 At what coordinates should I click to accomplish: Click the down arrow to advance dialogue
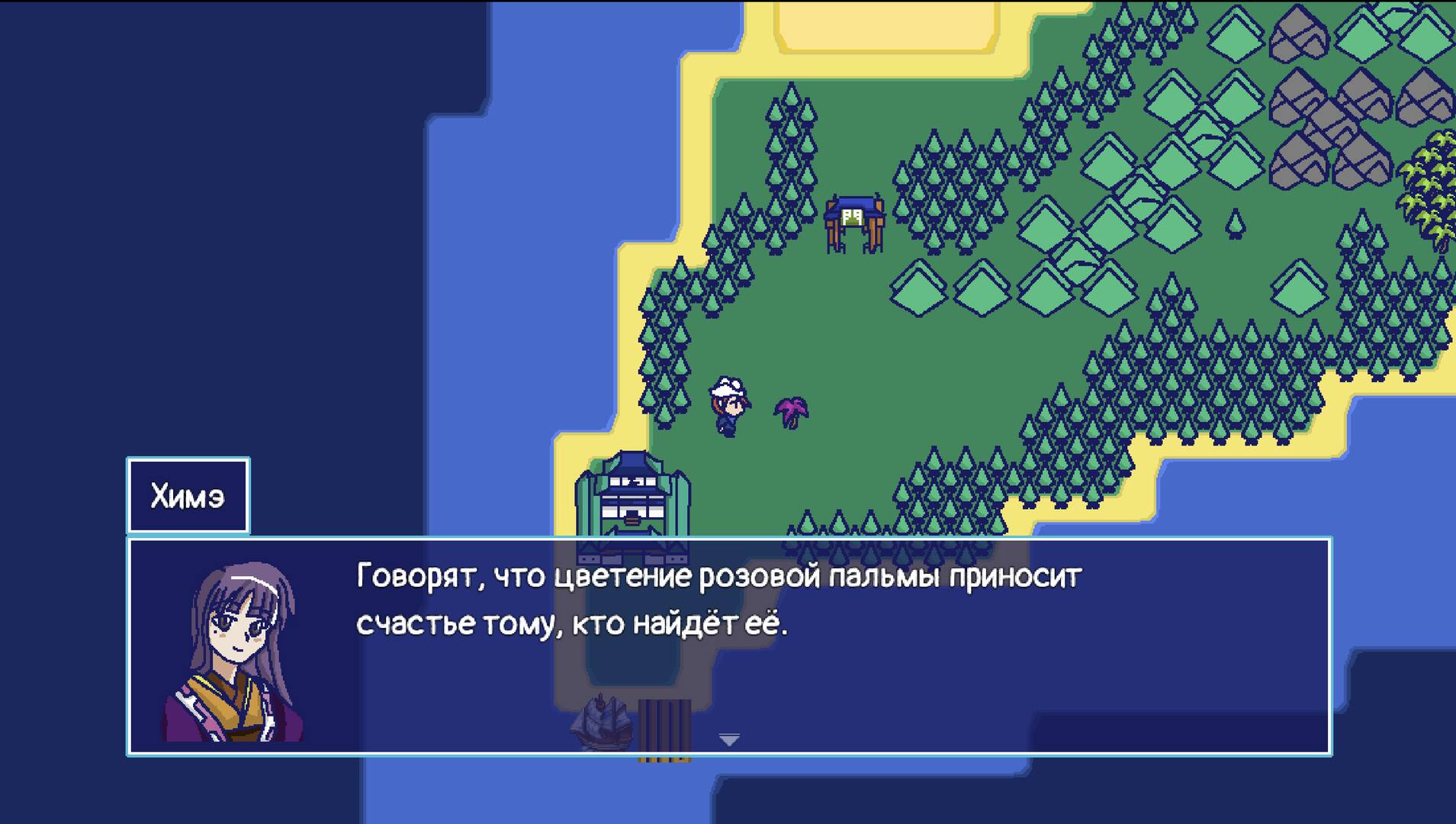(x=728, y=740)
